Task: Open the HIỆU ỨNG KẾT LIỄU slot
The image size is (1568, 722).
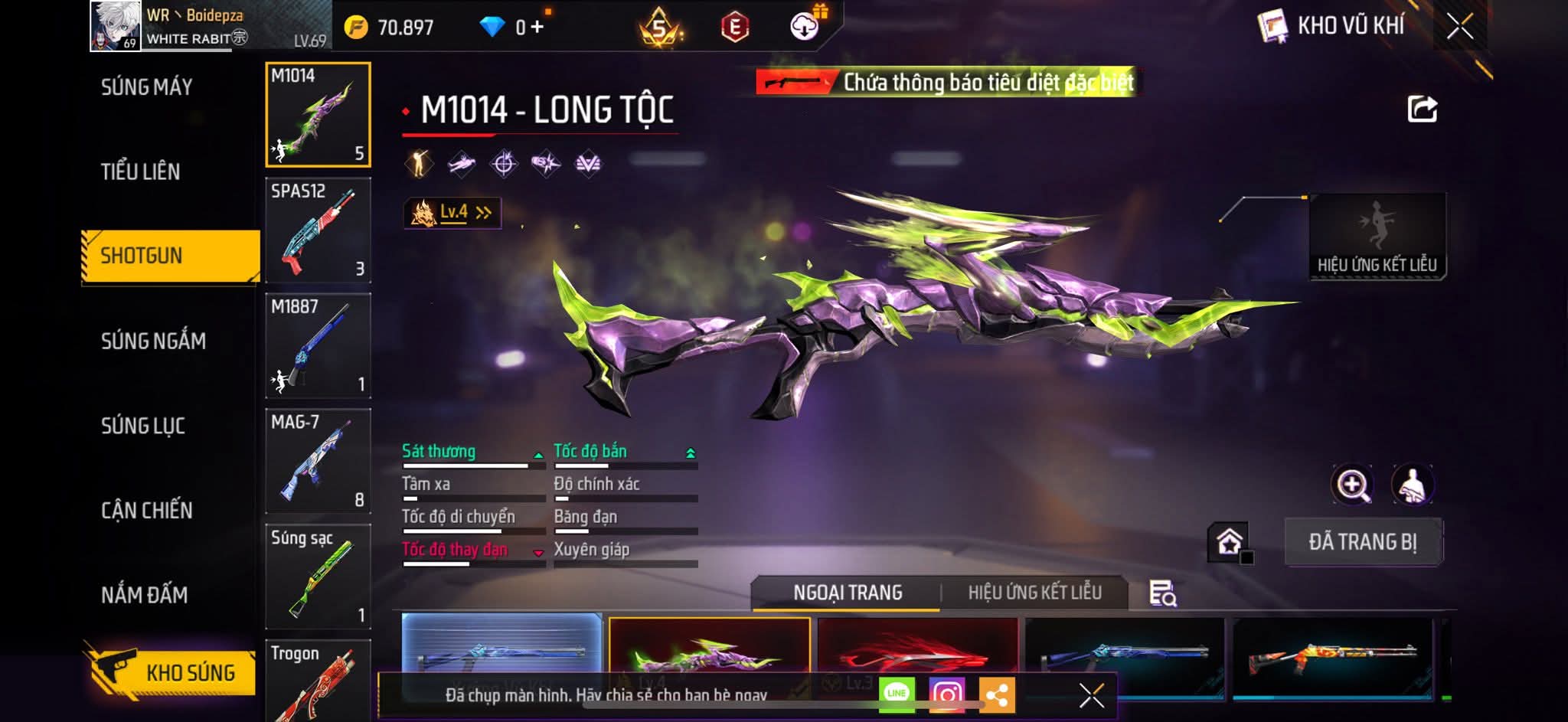Action: [x=1377, y=237]
